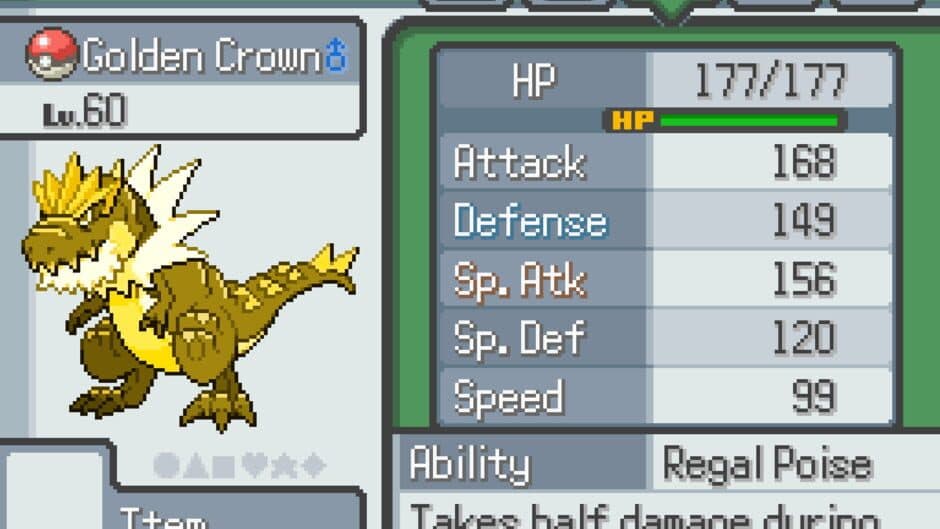Select the Regal Poise ability entry

[767, 465]
